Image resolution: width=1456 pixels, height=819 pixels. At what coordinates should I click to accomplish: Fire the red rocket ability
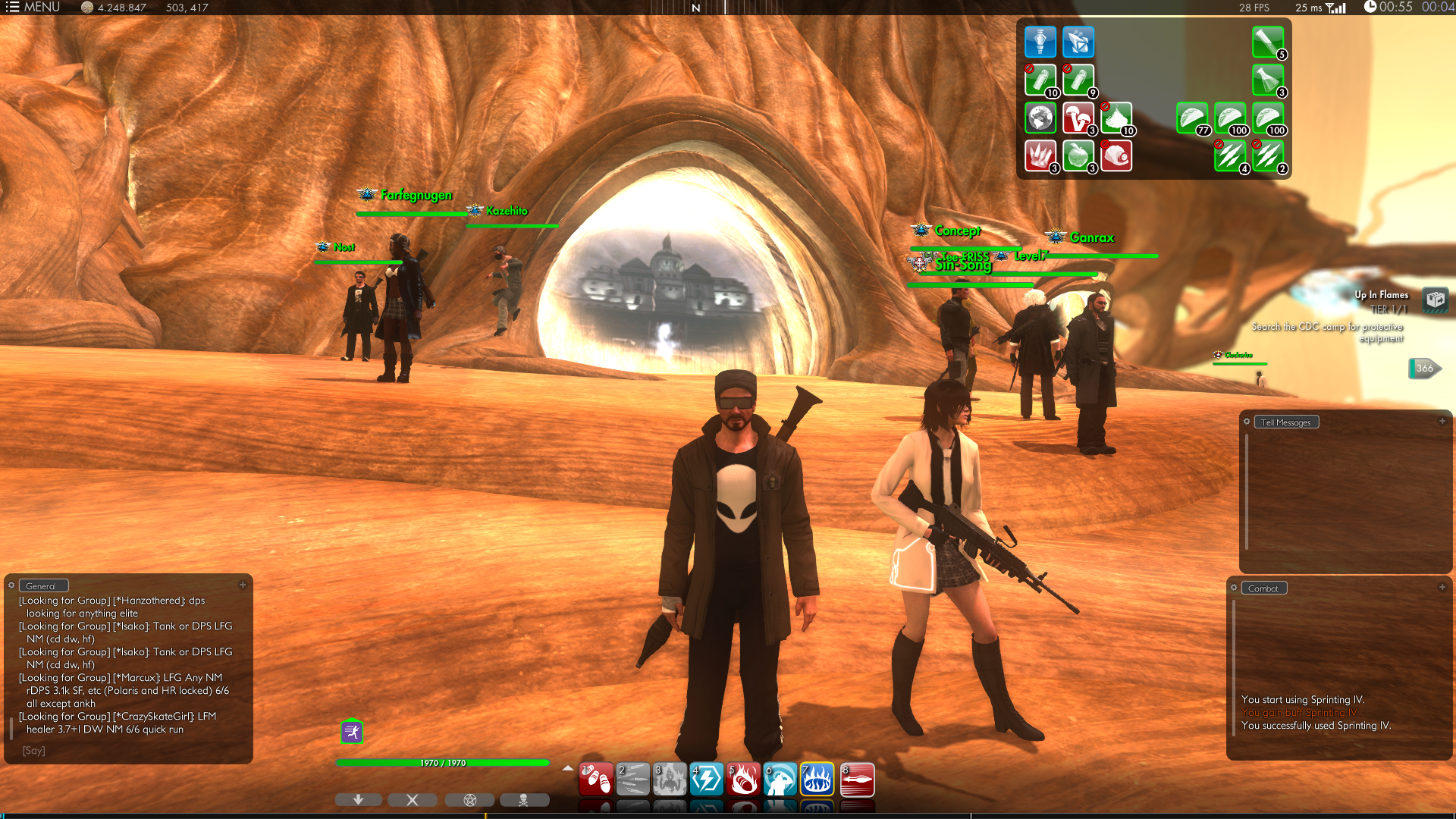[x=857, y=780]
